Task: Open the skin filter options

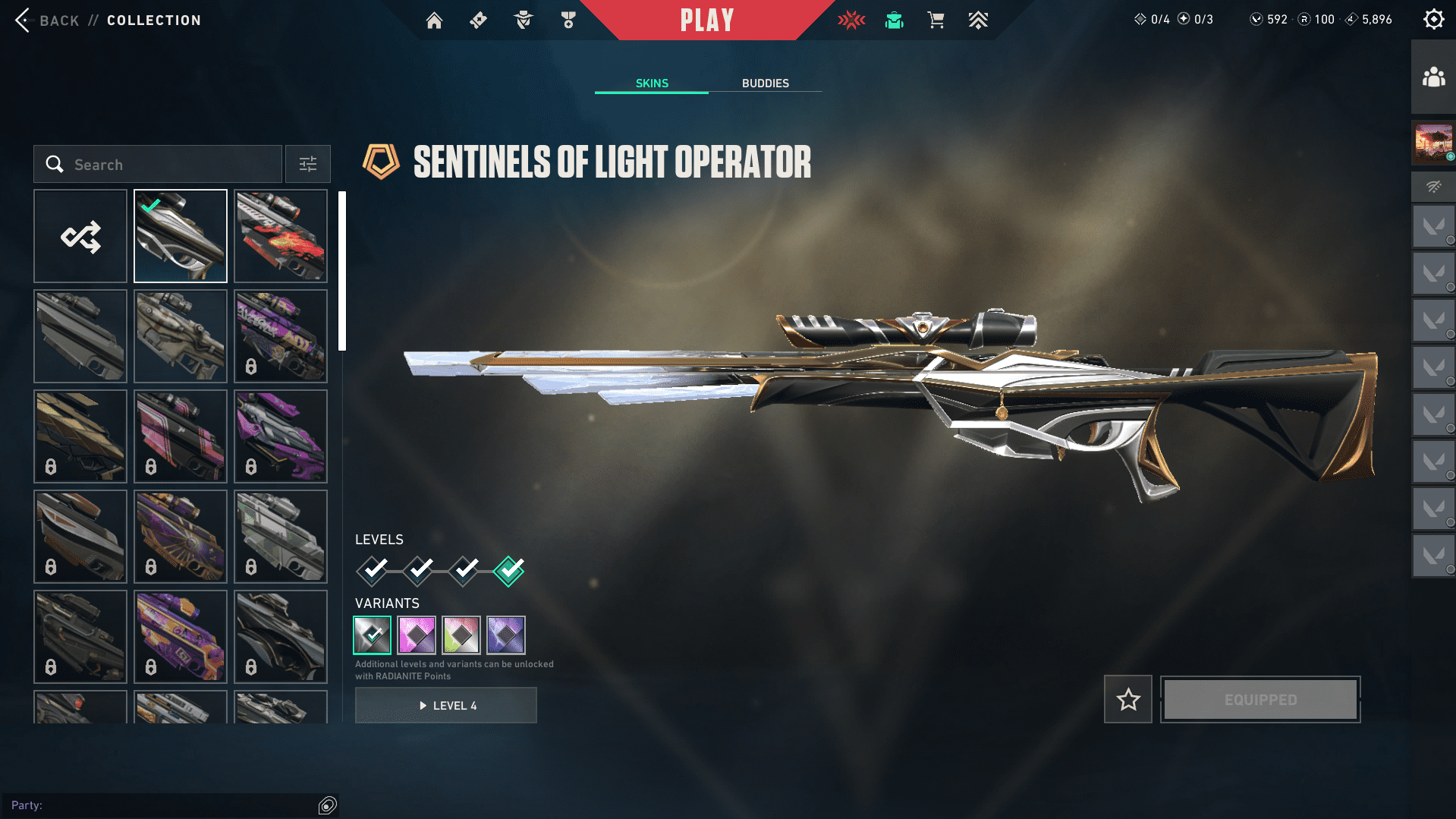Action: (307, 164)
